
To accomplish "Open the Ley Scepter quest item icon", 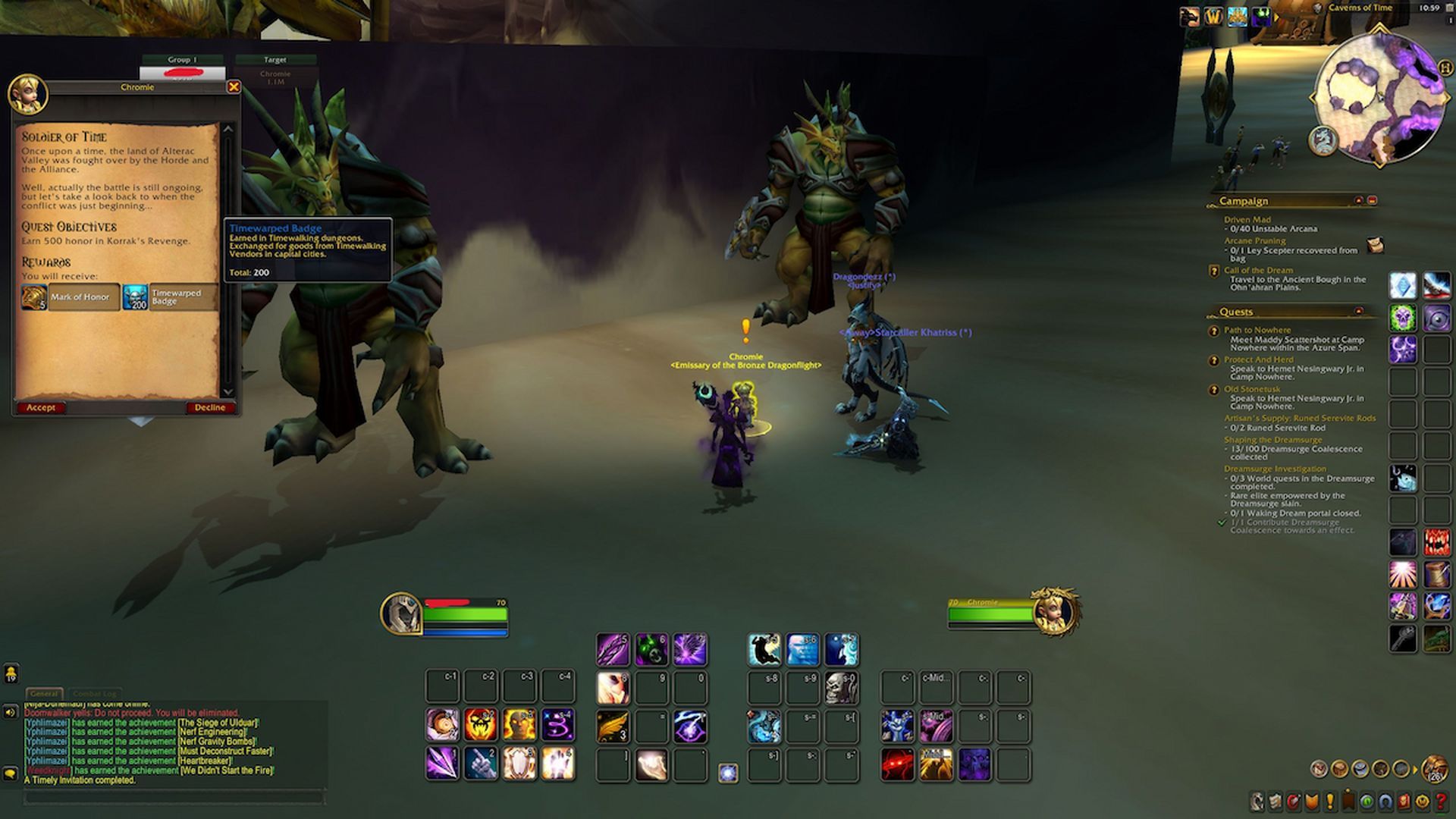I will click(1375, 245).
